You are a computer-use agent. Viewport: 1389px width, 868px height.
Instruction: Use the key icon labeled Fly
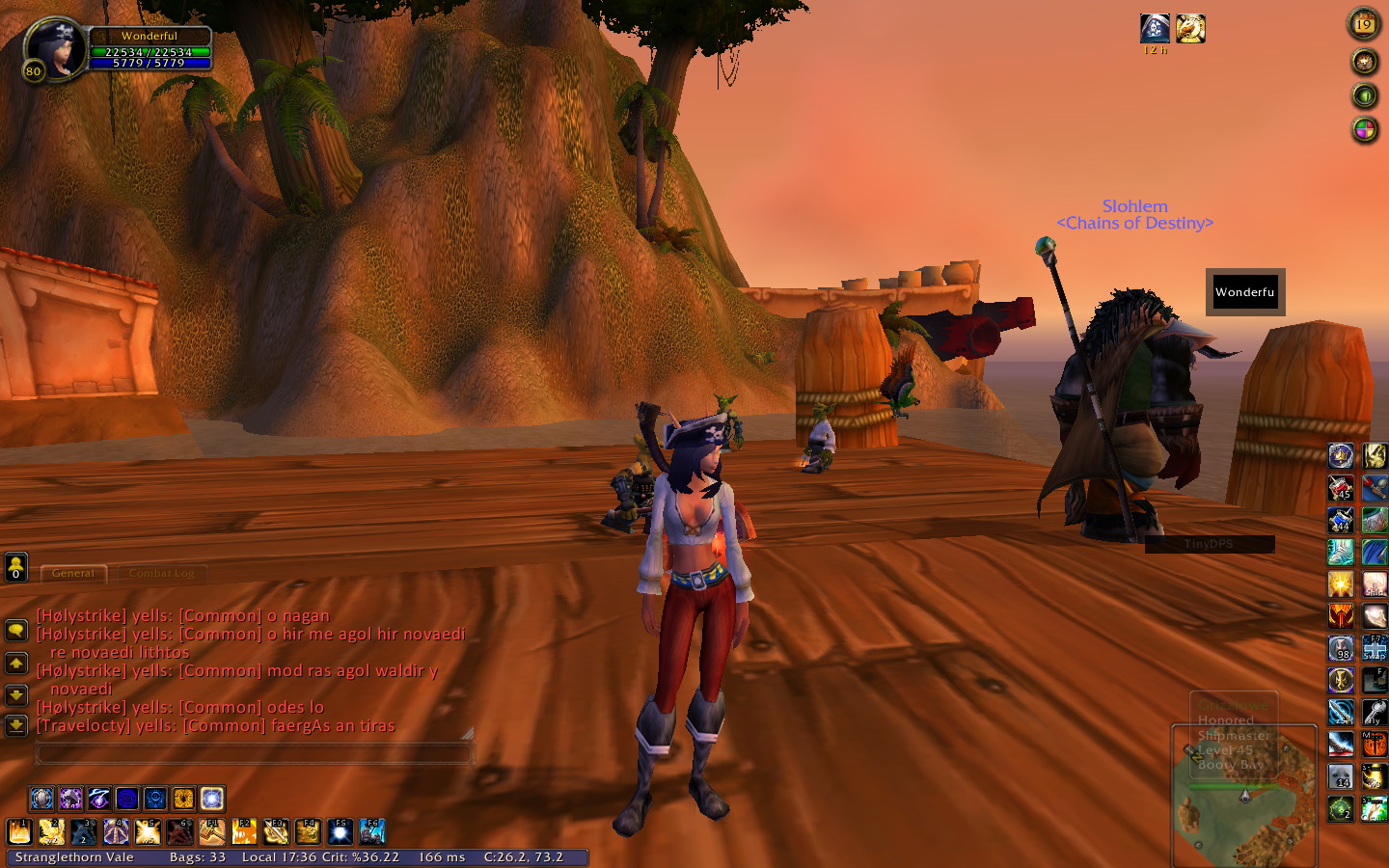pos(1375,713)
